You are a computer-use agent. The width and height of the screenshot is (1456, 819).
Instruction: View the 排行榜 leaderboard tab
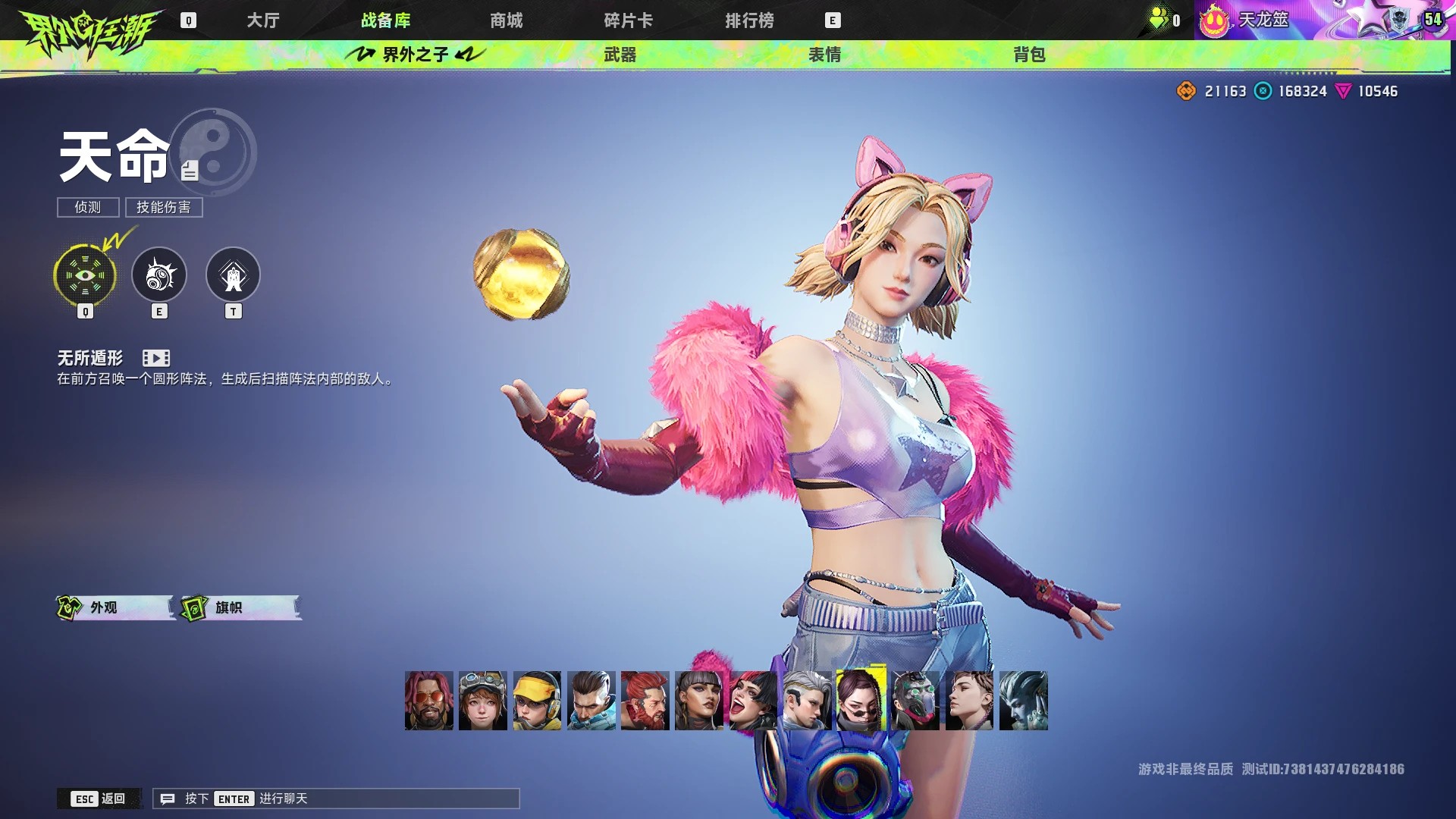click(x=749, y=20)
